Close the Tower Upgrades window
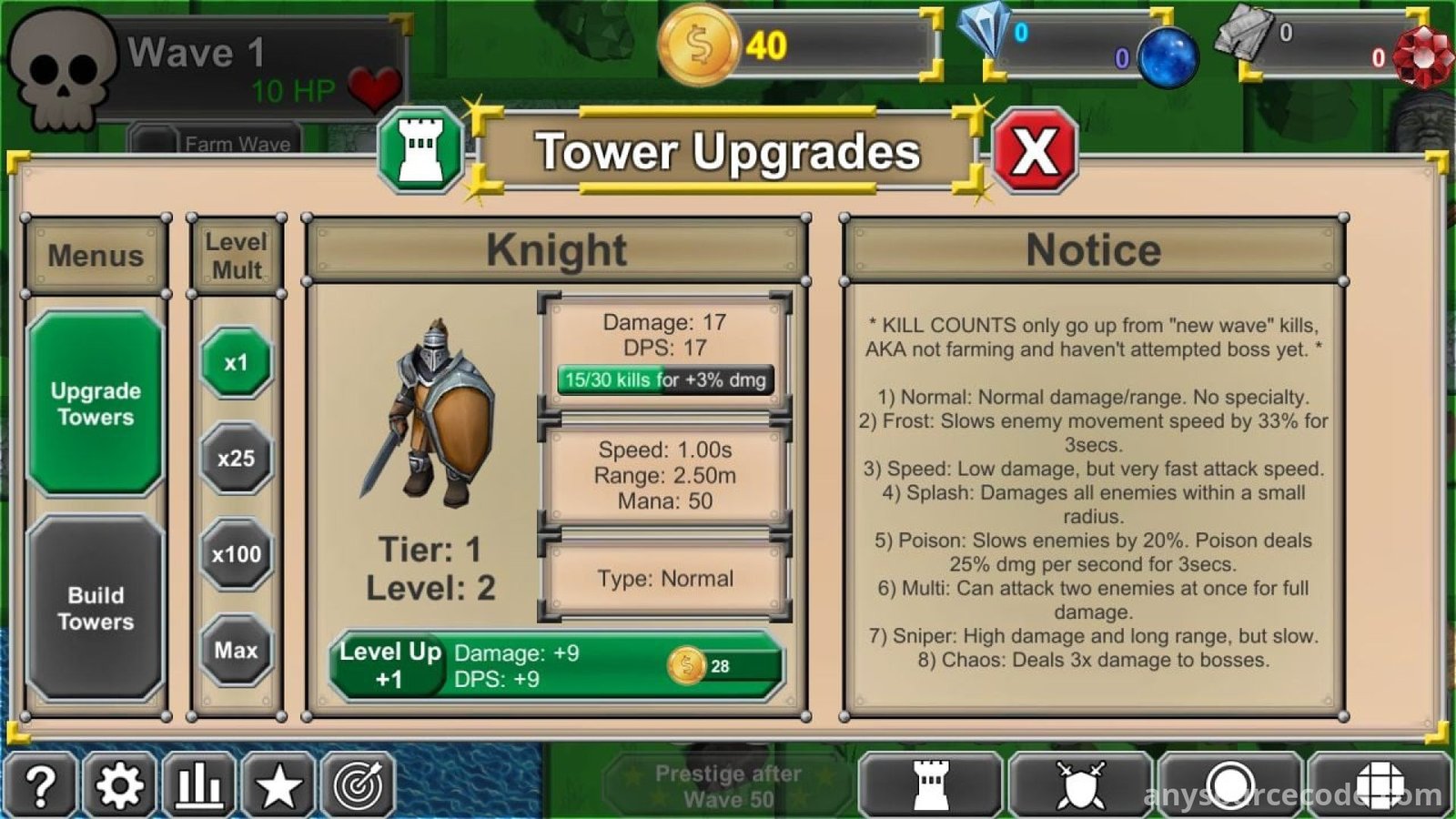Screen dimensions: 1456x819 point(1035,151)
